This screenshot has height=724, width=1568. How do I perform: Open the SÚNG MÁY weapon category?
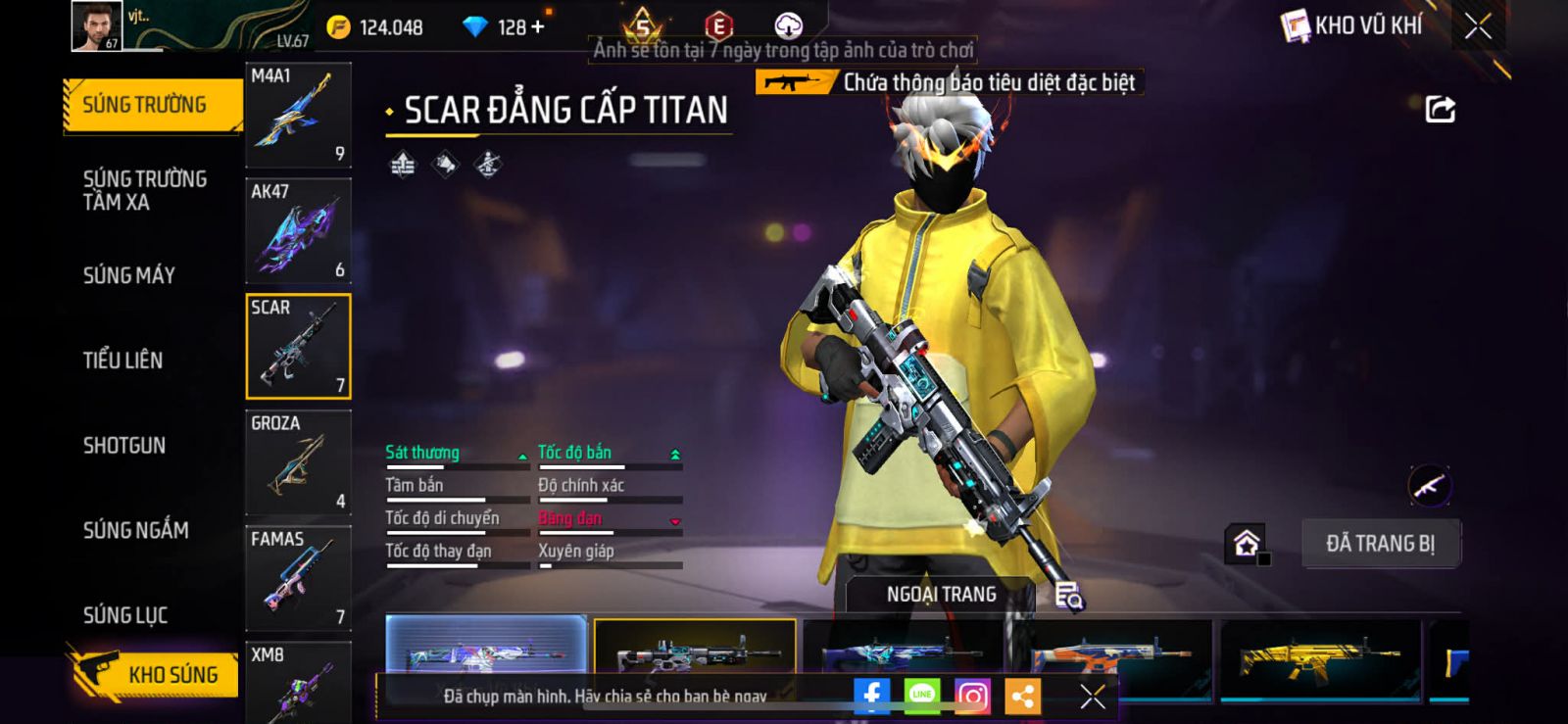[128, 275]
